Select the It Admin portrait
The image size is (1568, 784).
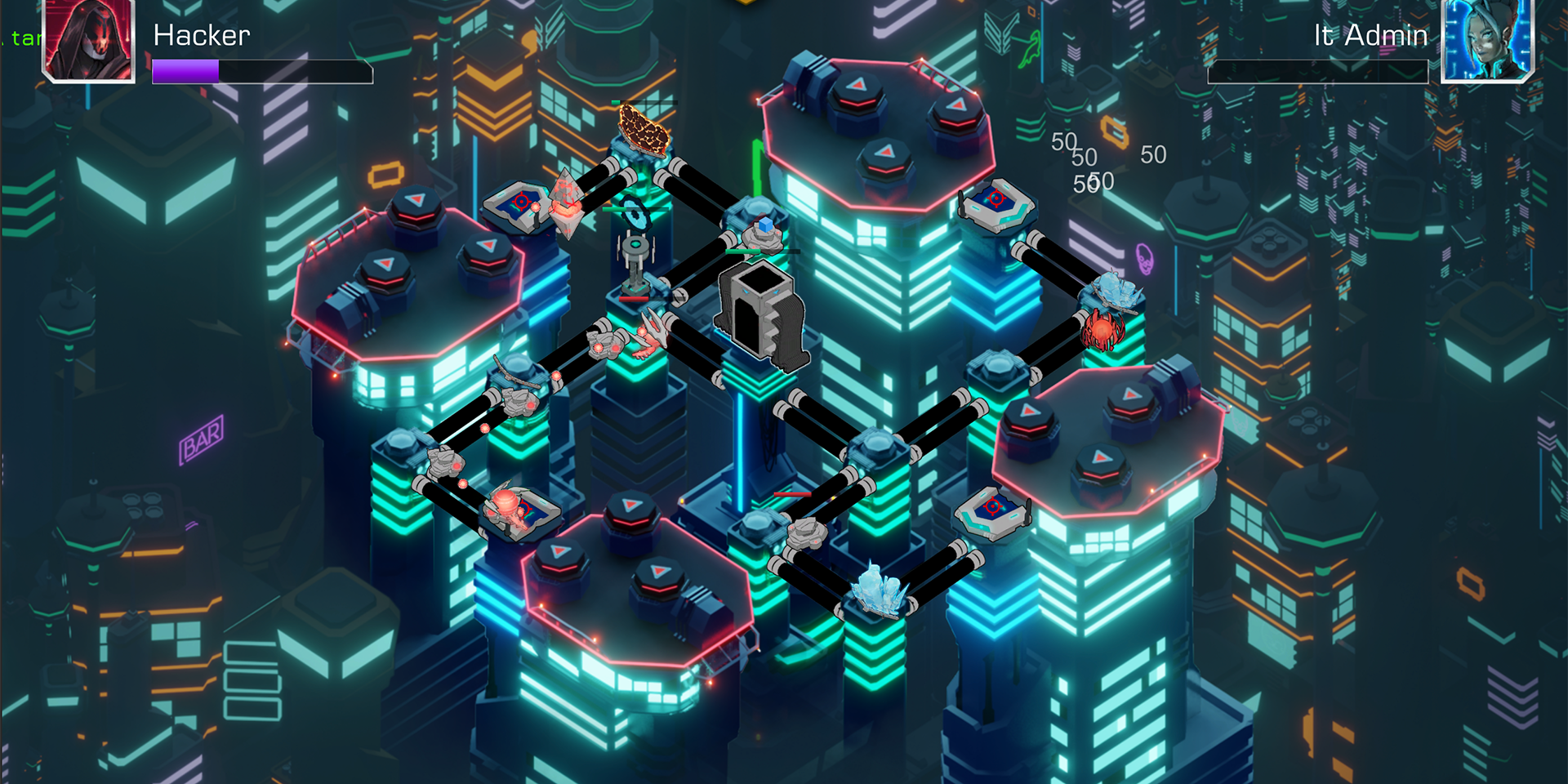[1487, 40]
